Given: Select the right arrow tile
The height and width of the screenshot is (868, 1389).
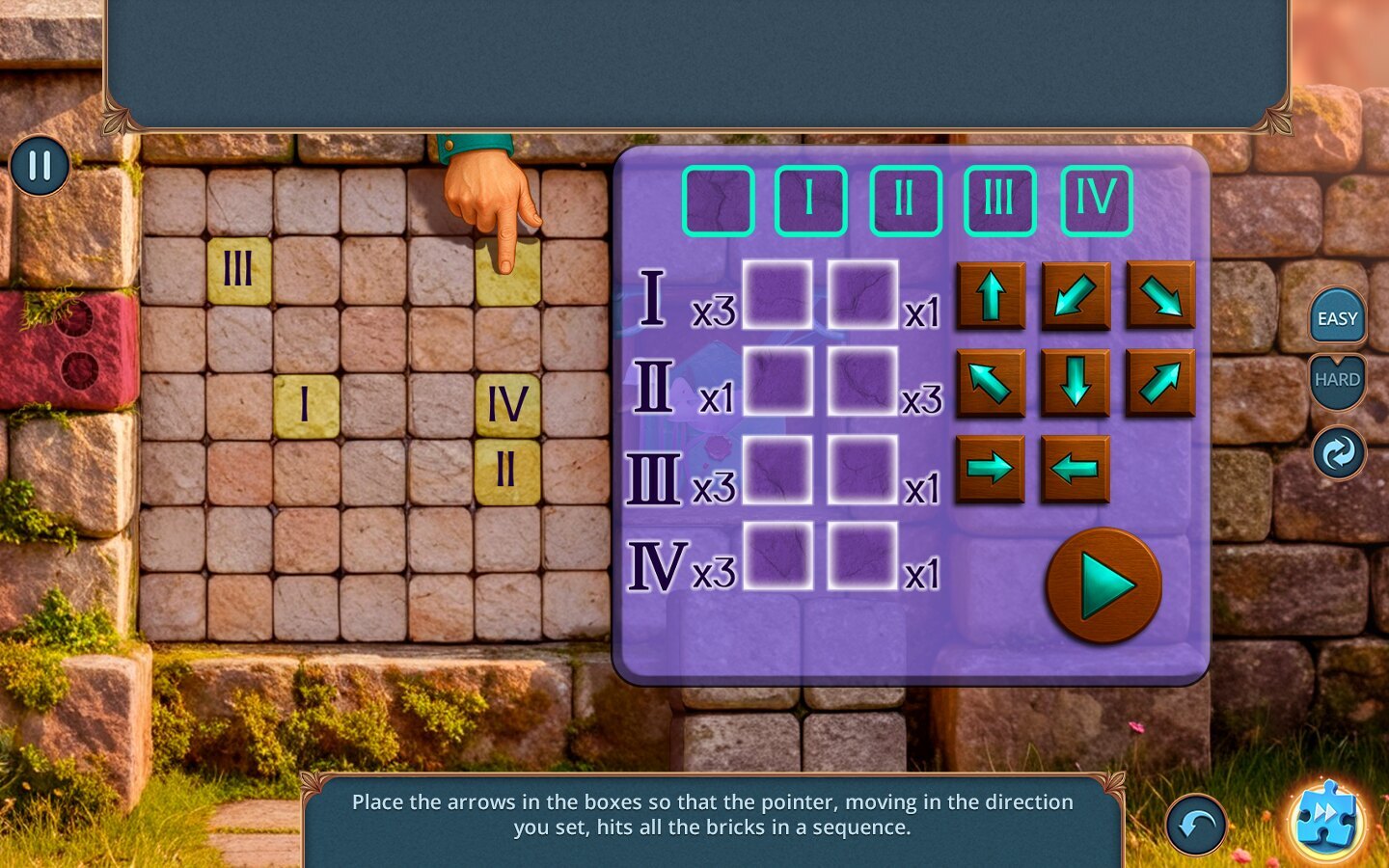Looking at the screenshot, I should pos(991,469).
